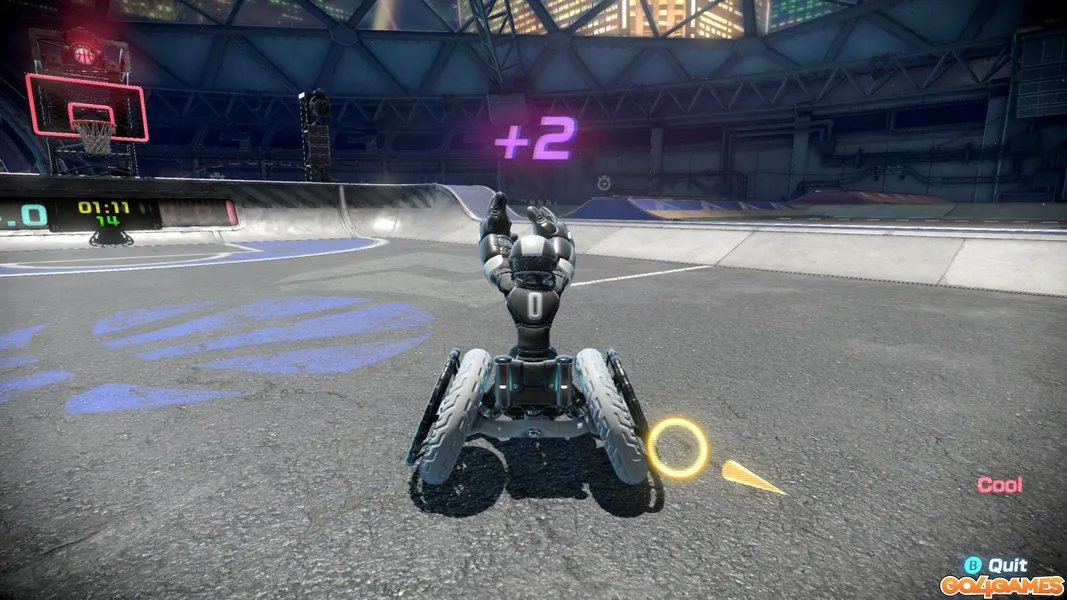Click the GO4GAMES watermark logo

[x=999, y=585]
